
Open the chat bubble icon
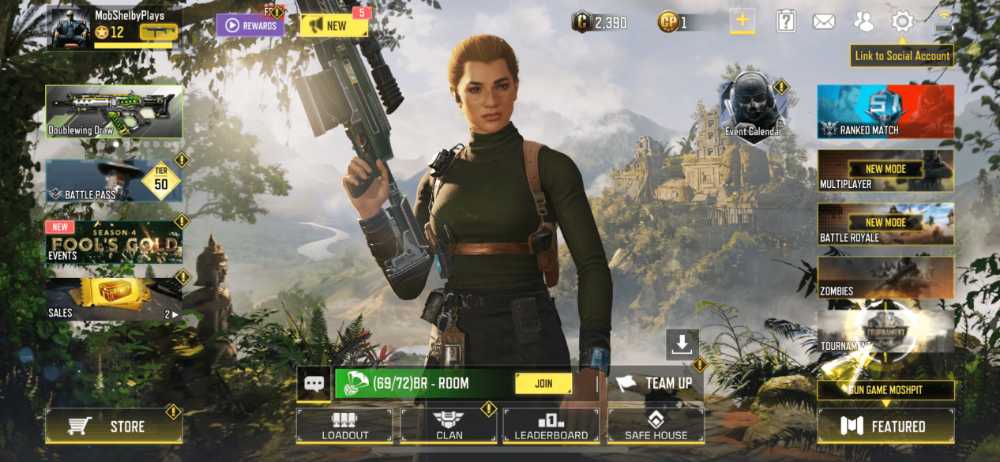point(313,383)
